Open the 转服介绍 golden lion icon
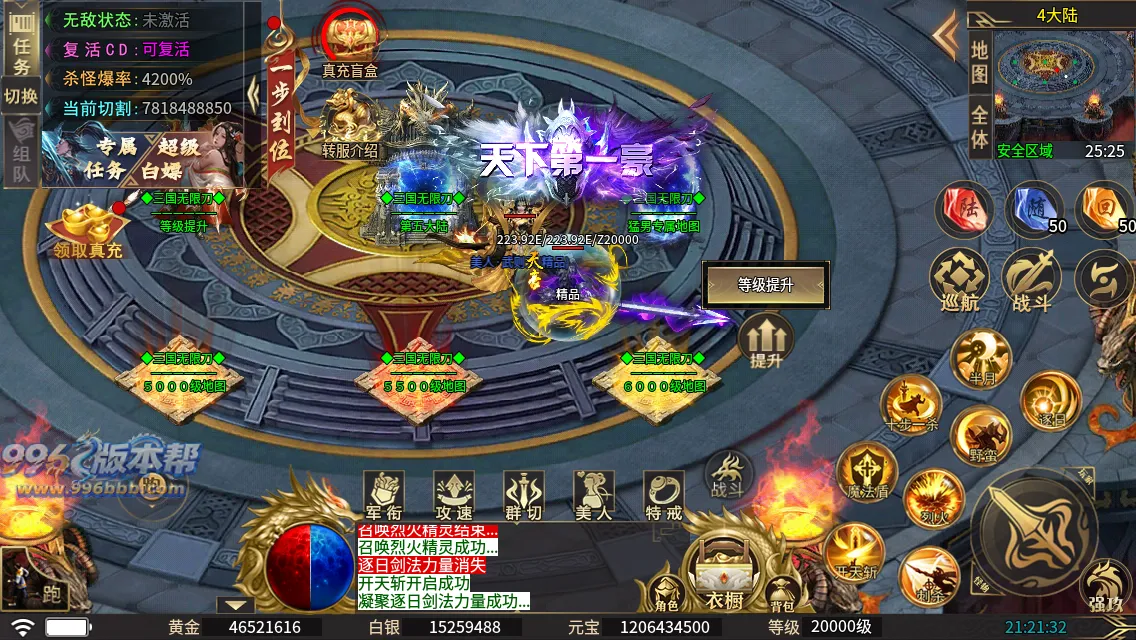Viewport: 1136px width, 640px height. (350, 122)
